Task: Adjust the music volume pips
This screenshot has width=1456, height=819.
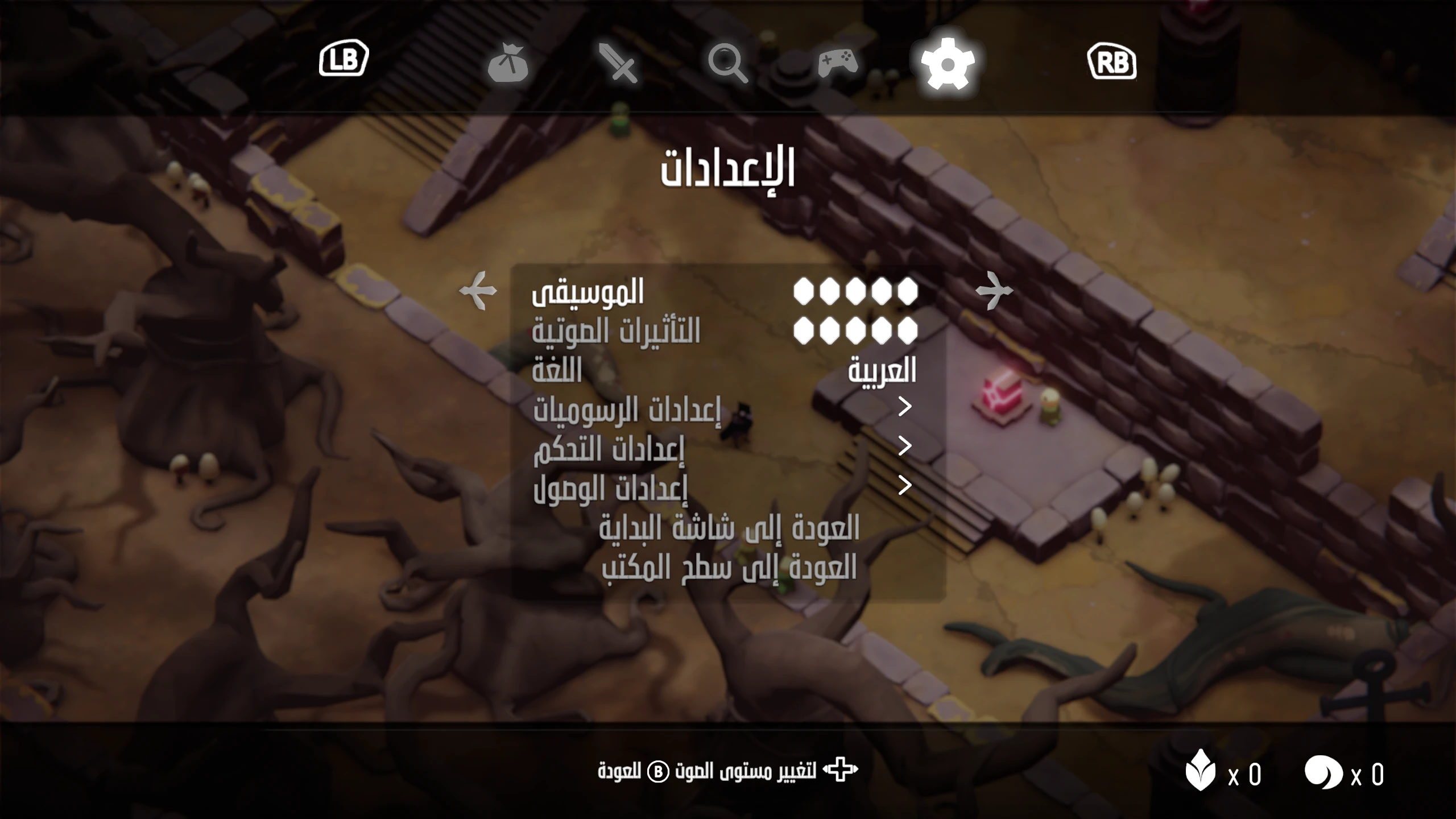Action: (855, 292)
